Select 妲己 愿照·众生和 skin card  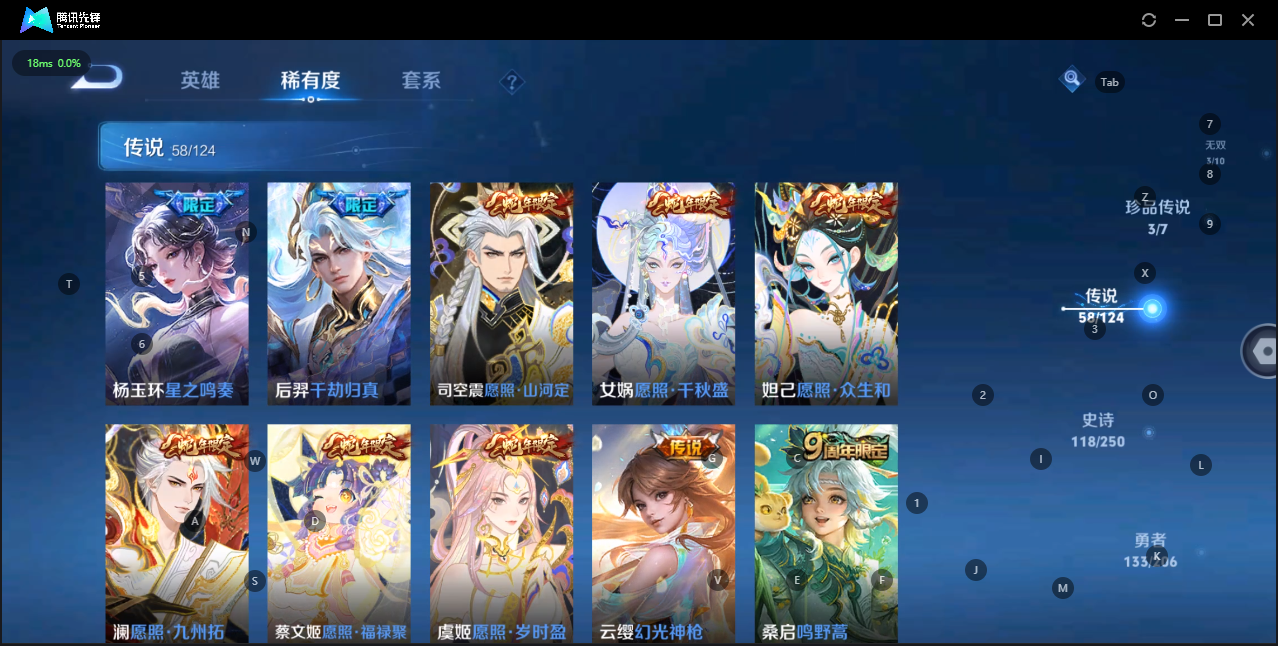(826, 293)
